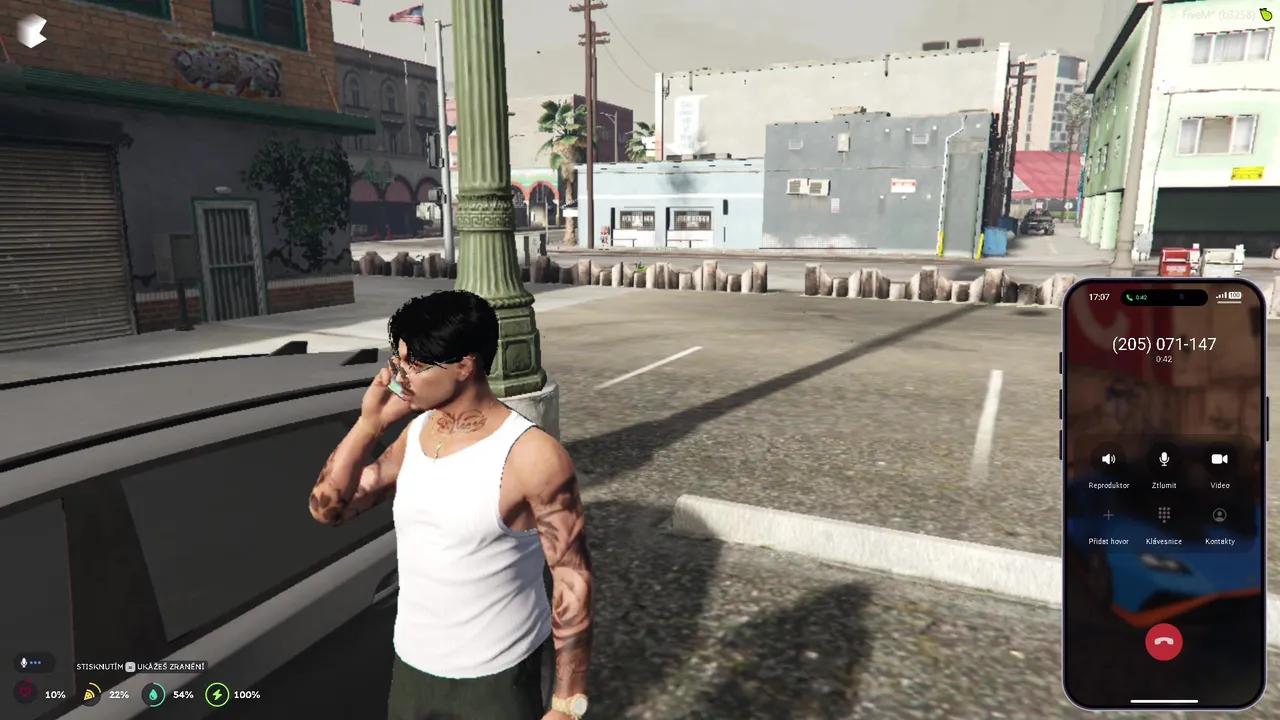The height and width of the screenshot is (720, 1280).
Task: Click the FiveM logo top left
Action: [33, 31]
